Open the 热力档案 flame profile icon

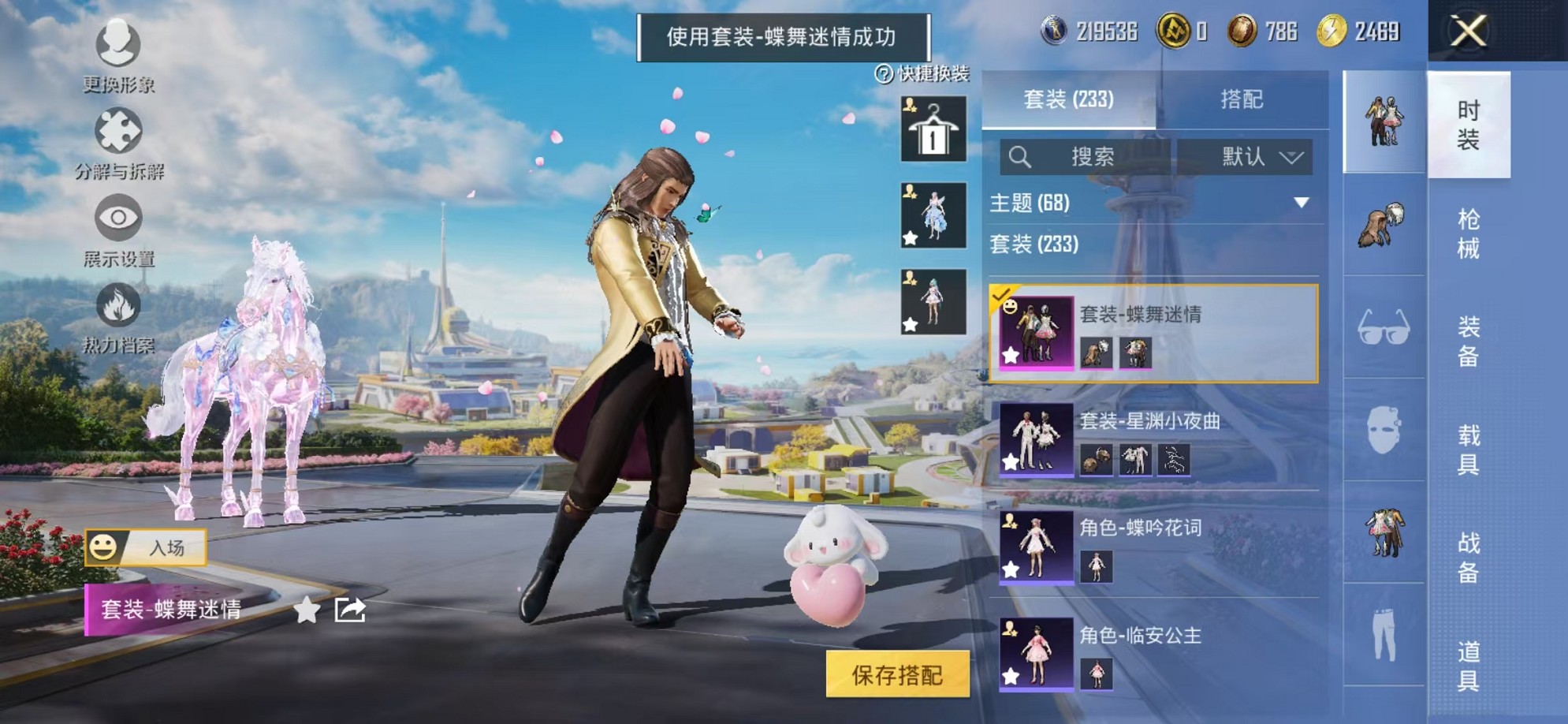(x=117, y=304)
